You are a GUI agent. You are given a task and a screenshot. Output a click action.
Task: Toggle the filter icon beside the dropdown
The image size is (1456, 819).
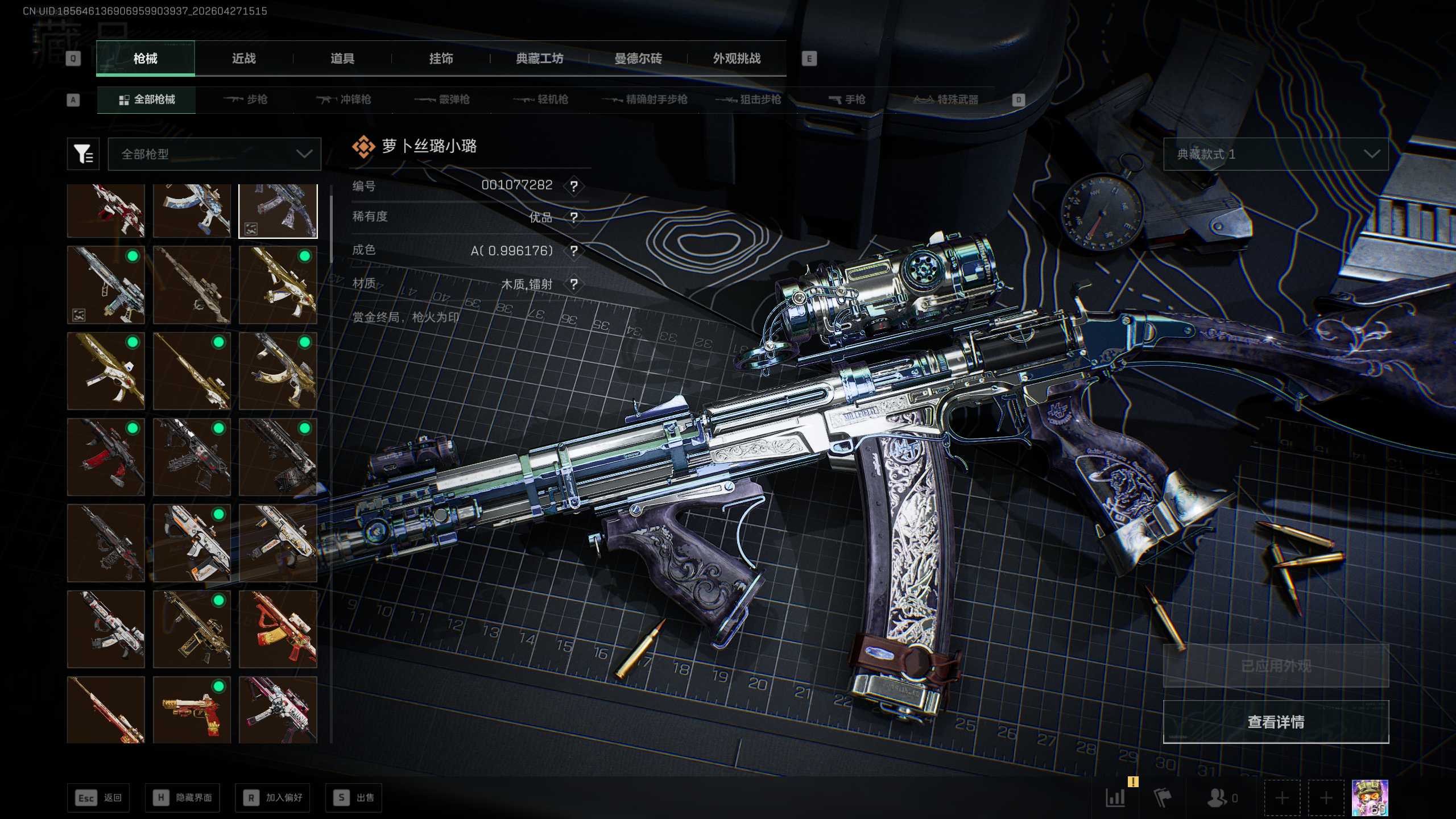point(83,154)
